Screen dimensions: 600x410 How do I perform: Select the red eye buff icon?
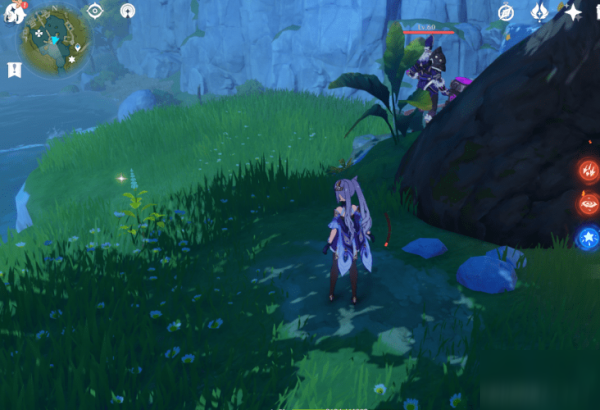[587, 204]
